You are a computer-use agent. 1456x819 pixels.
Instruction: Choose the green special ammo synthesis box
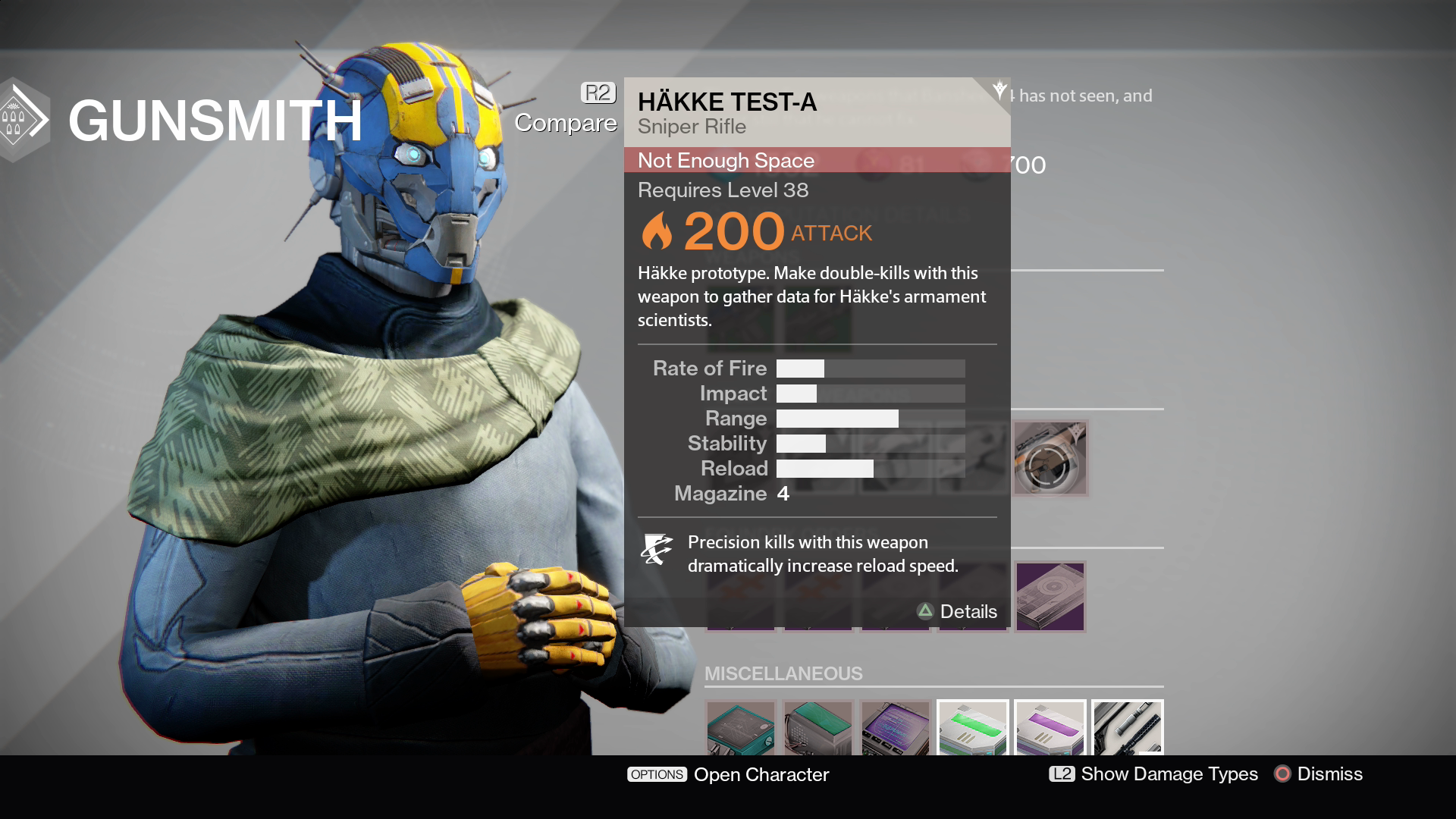coord(973,729)
